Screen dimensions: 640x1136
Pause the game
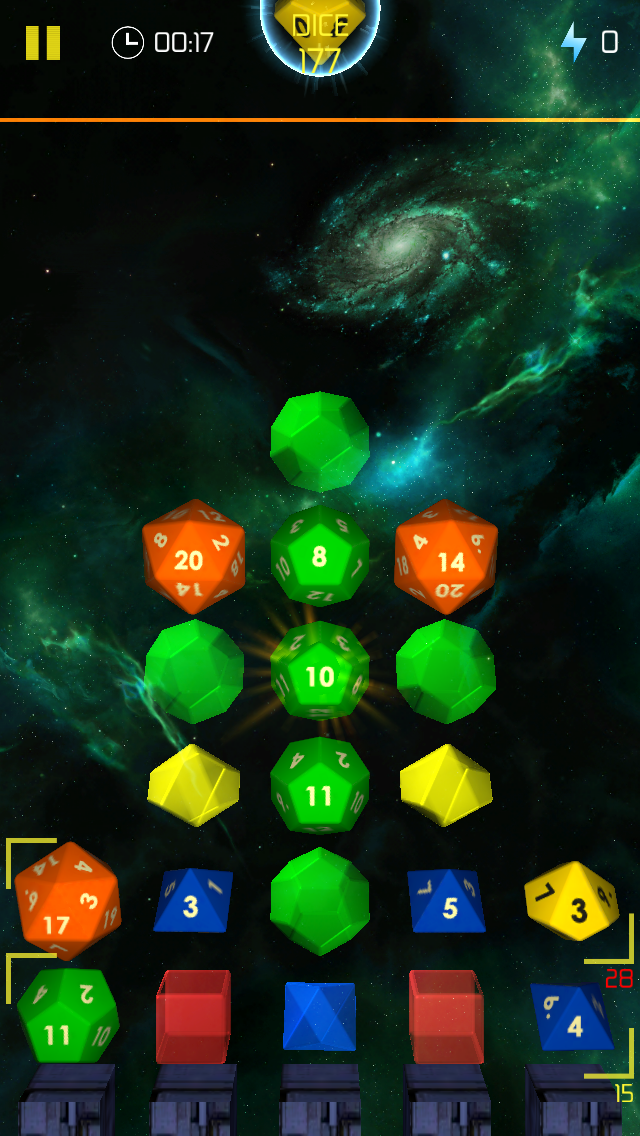click(43, 43)
